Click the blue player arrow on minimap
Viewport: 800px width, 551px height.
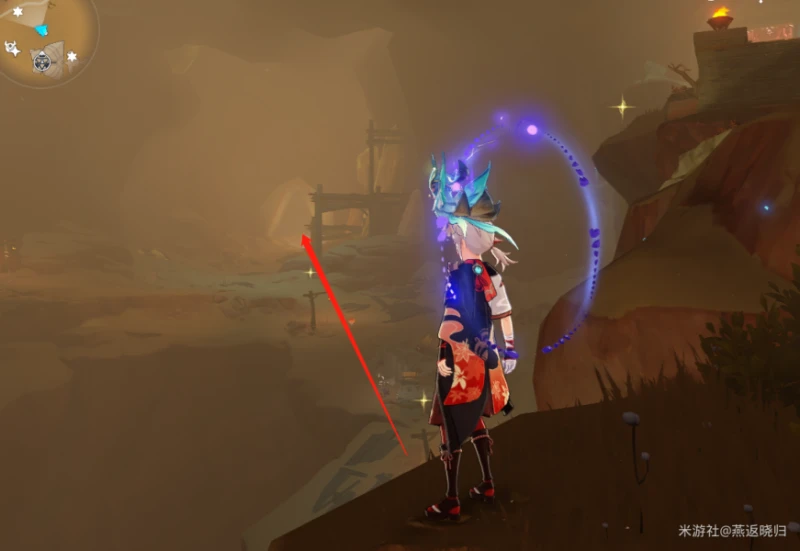click(41, 31)
